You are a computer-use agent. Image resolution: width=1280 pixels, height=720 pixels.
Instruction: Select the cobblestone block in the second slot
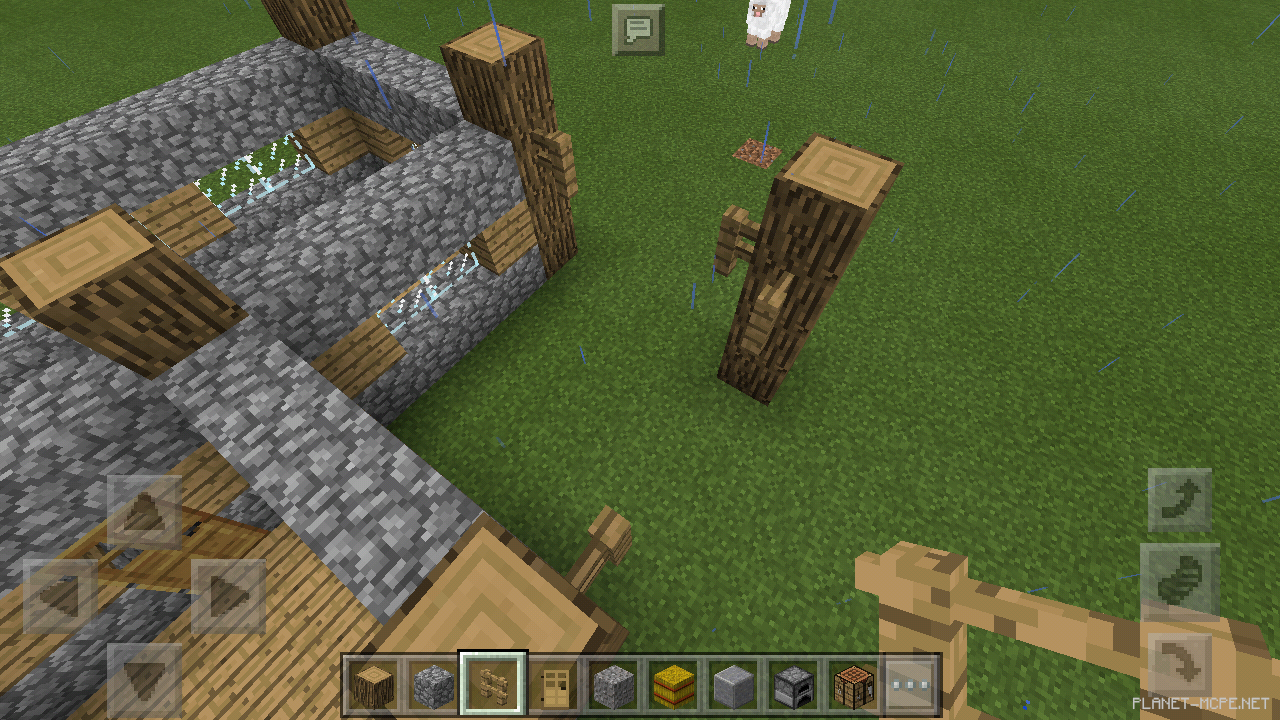coord(431,683)
